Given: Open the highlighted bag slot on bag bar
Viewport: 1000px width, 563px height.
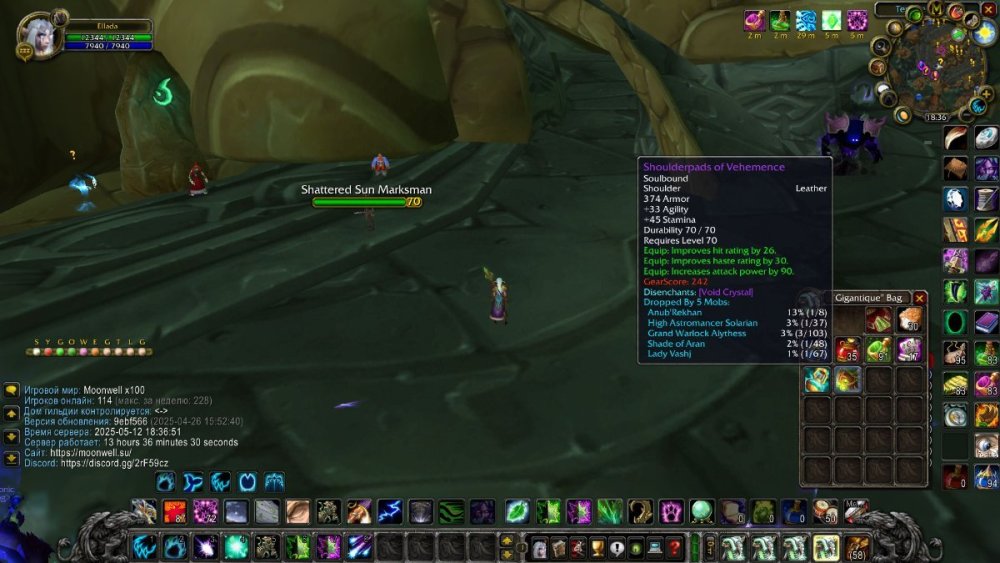Looking at the screenshot, I should tap(826, 548).
